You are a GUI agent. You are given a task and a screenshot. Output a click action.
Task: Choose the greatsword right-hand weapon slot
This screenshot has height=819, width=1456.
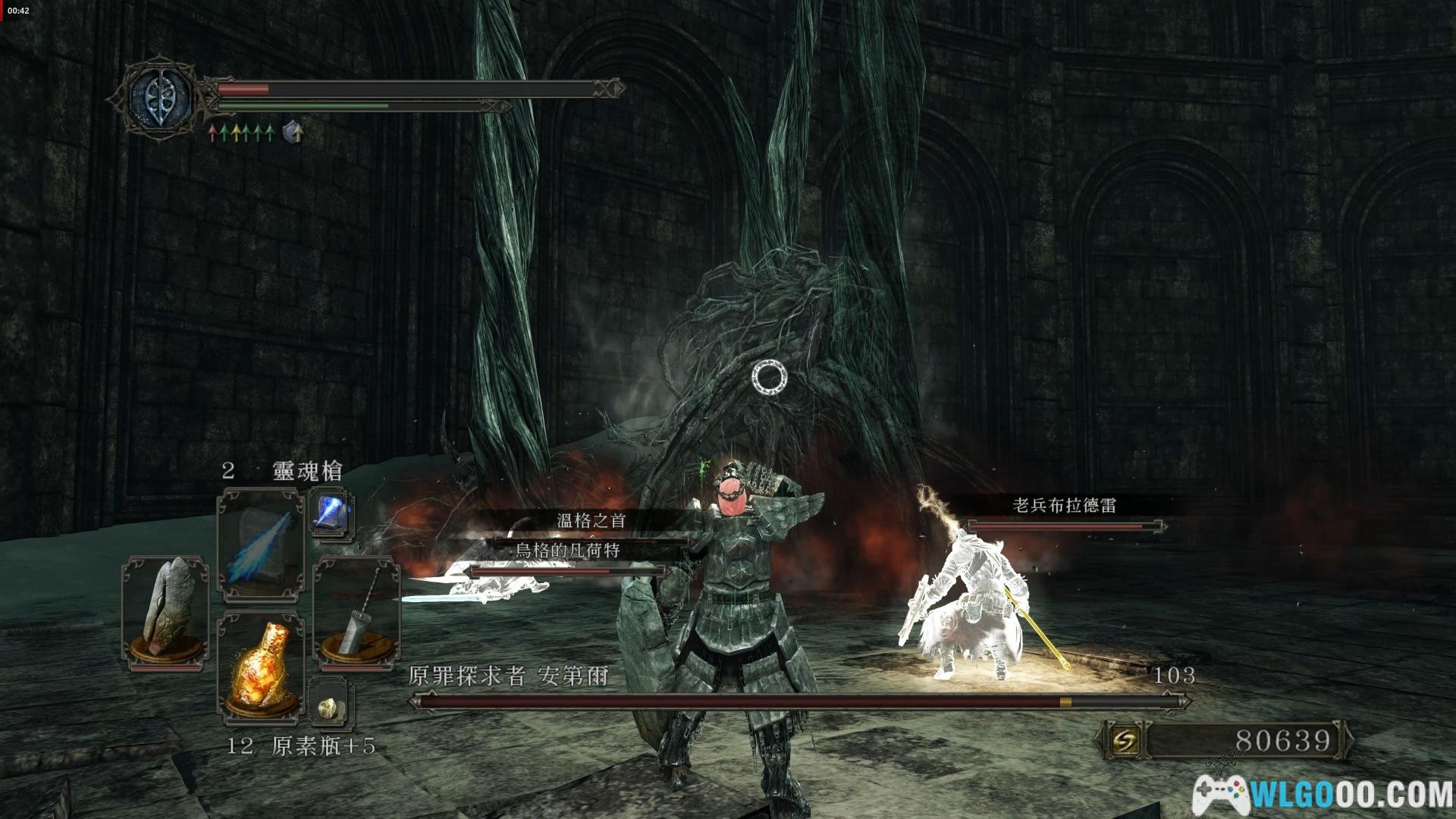(356, 613)
